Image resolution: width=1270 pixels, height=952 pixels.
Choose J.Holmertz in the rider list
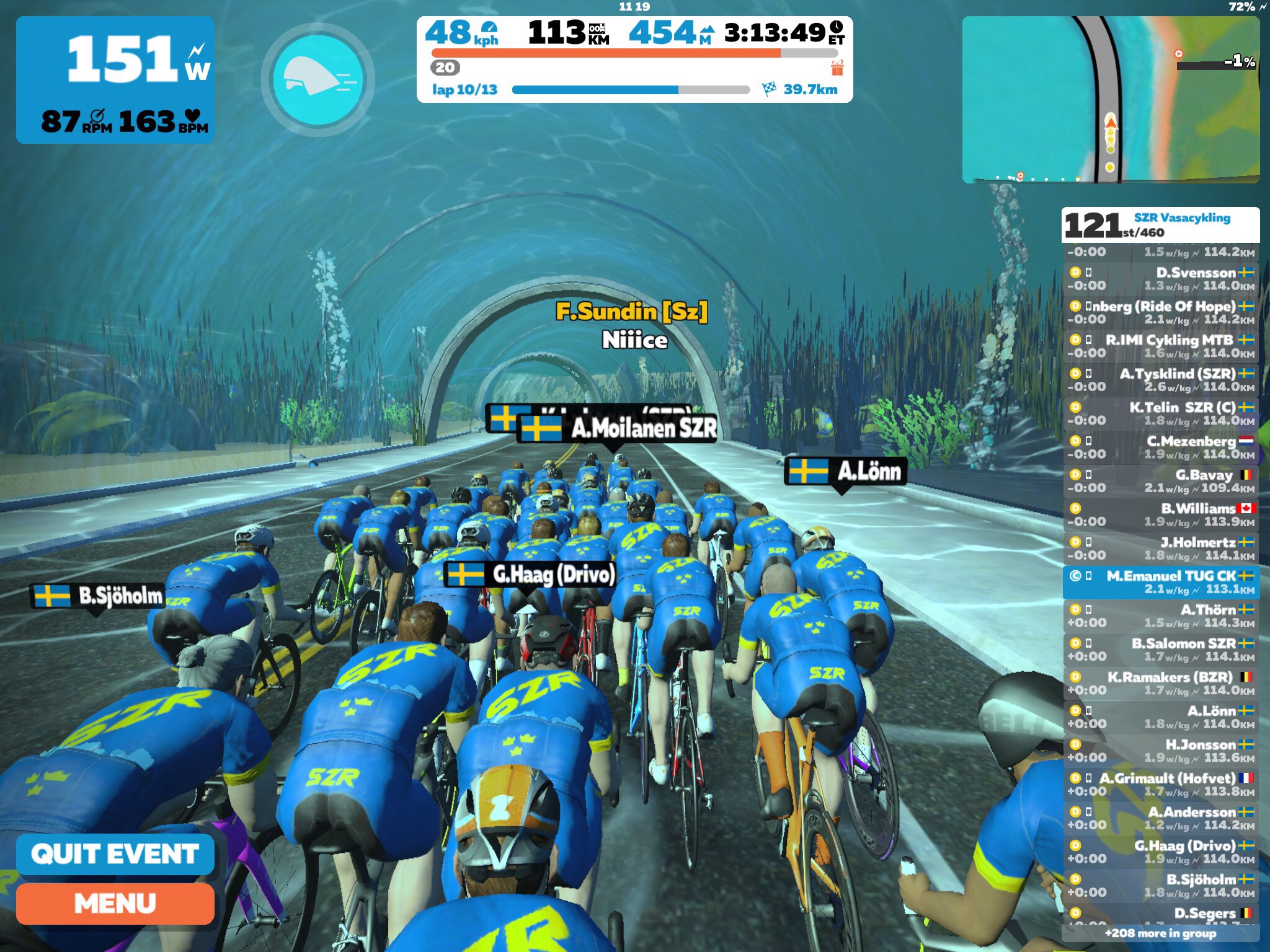pos(1160,549)
